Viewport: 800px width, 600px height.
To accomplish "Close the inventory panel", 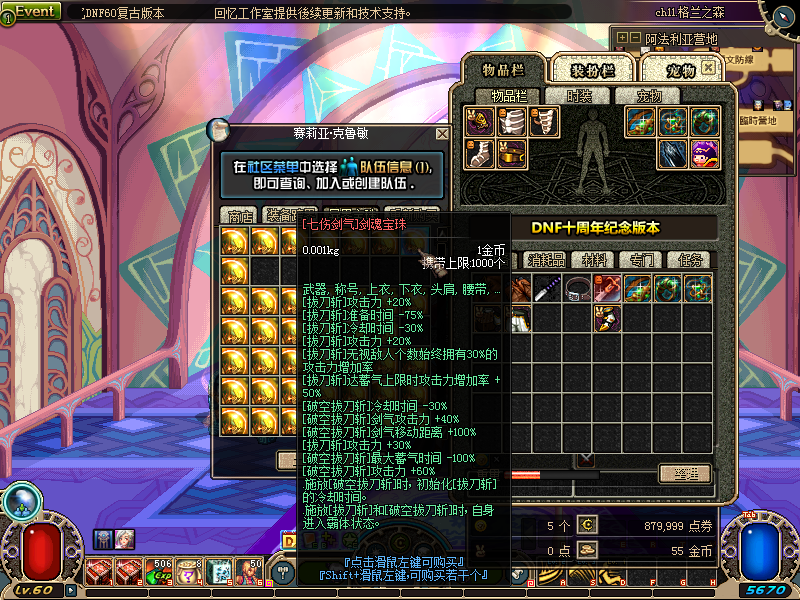I will (x=708, y=68).
